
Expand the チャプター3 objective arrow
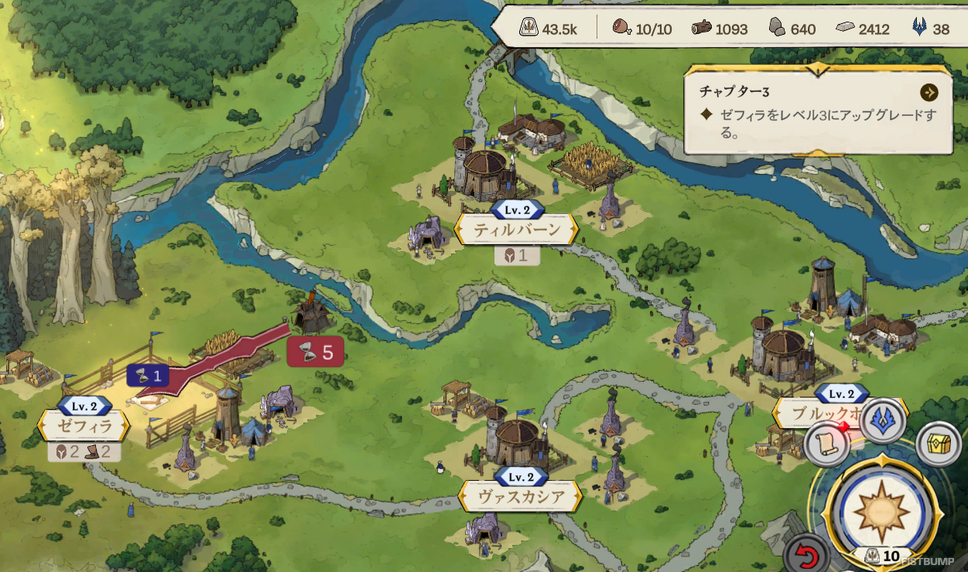point(929,92)
